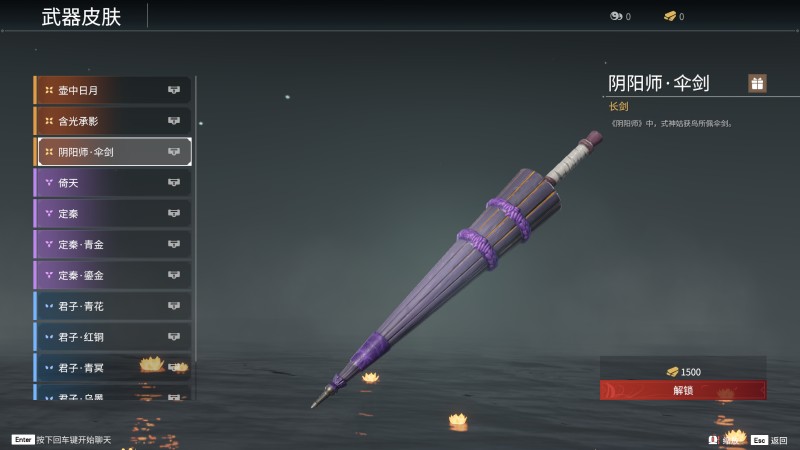Pick the 倚天 weapon skin
The height and width of the screenshot is (450, 800).
(113, 183)
